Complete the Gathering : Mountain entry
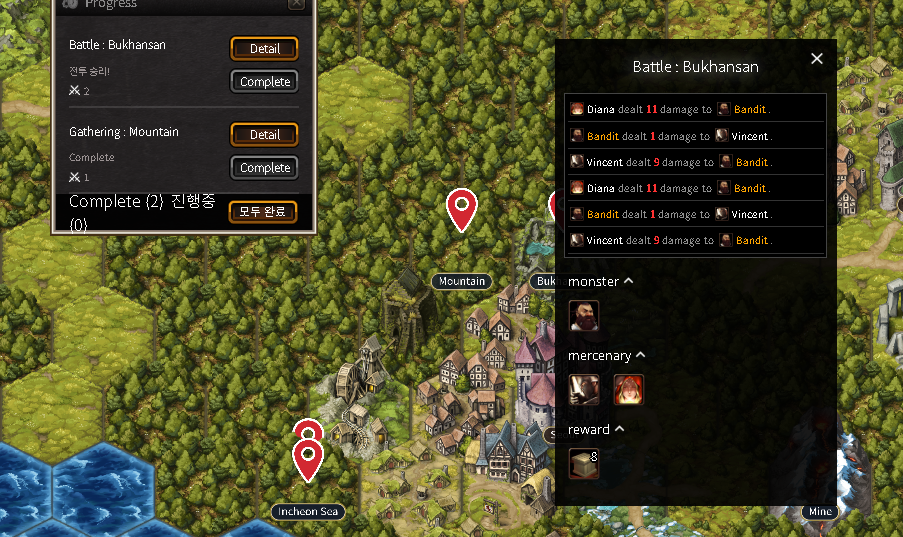This screenshot has width=903, height=537. [264, 168]
